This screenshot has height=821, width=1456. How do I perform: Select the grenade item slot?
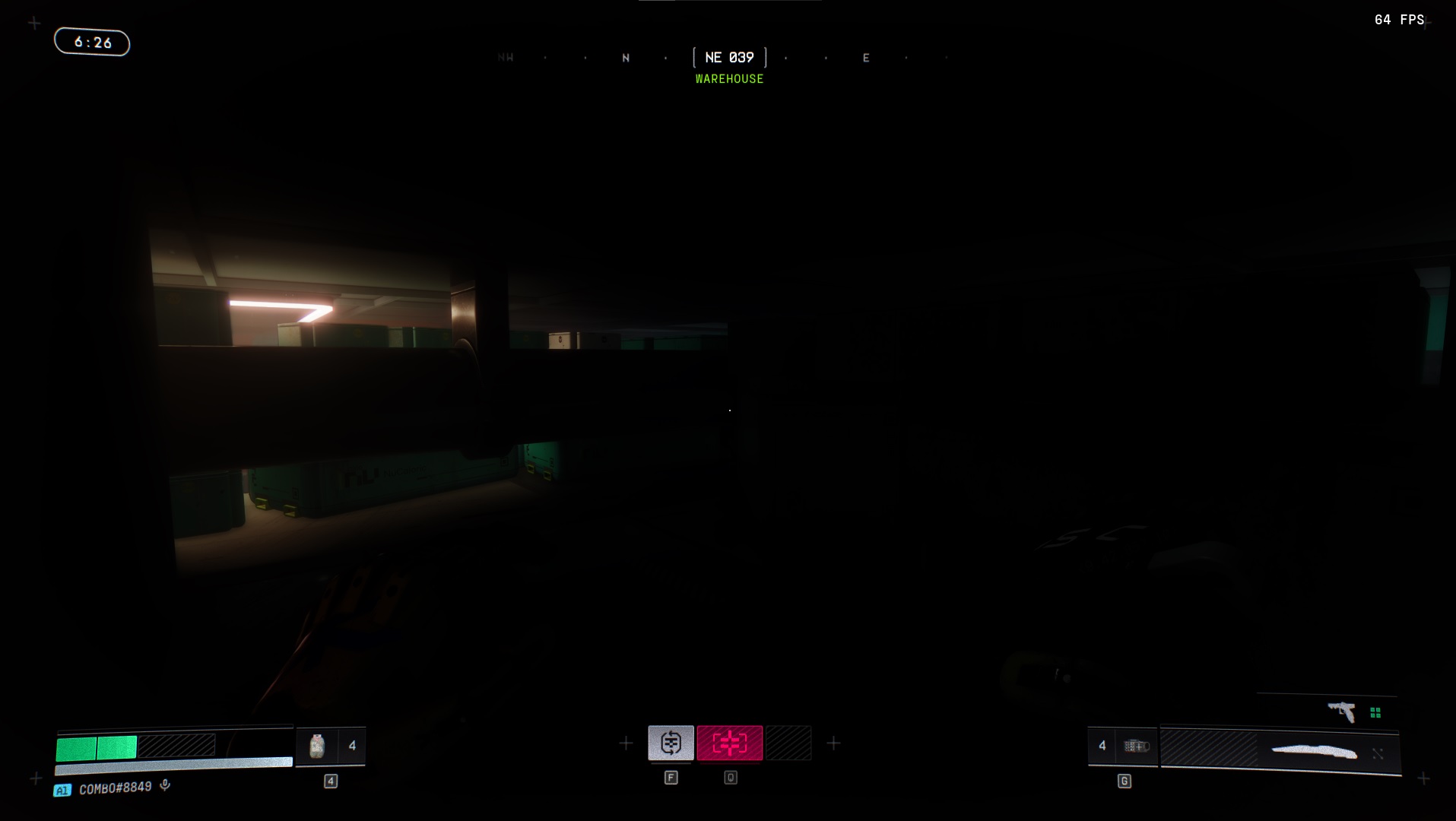pos(317,746)
